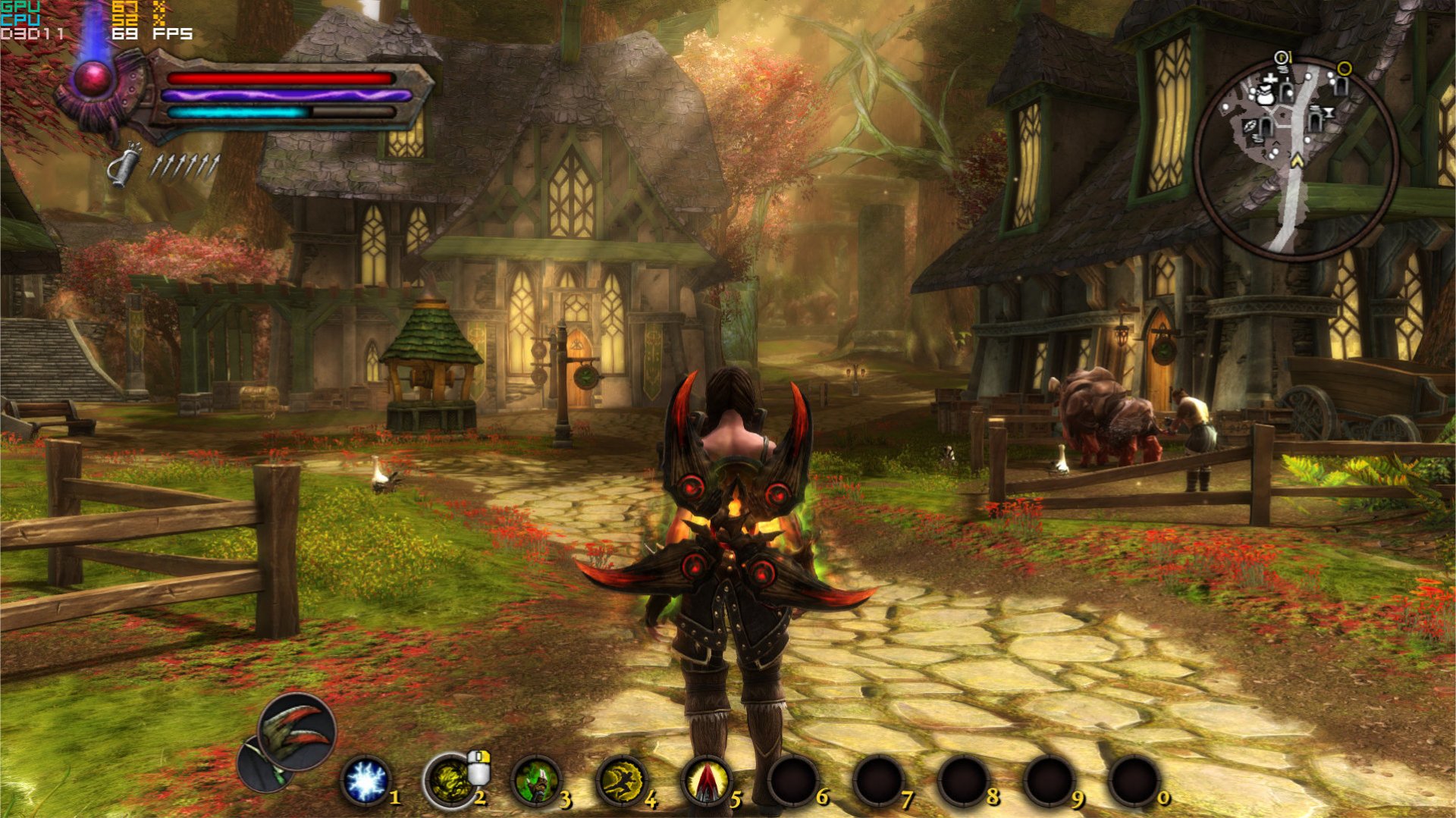The height and width of the screenshot is (818, 1456).
Task: Activate the lightning burst ability in slot 1
Action: [x=366, y=782]
